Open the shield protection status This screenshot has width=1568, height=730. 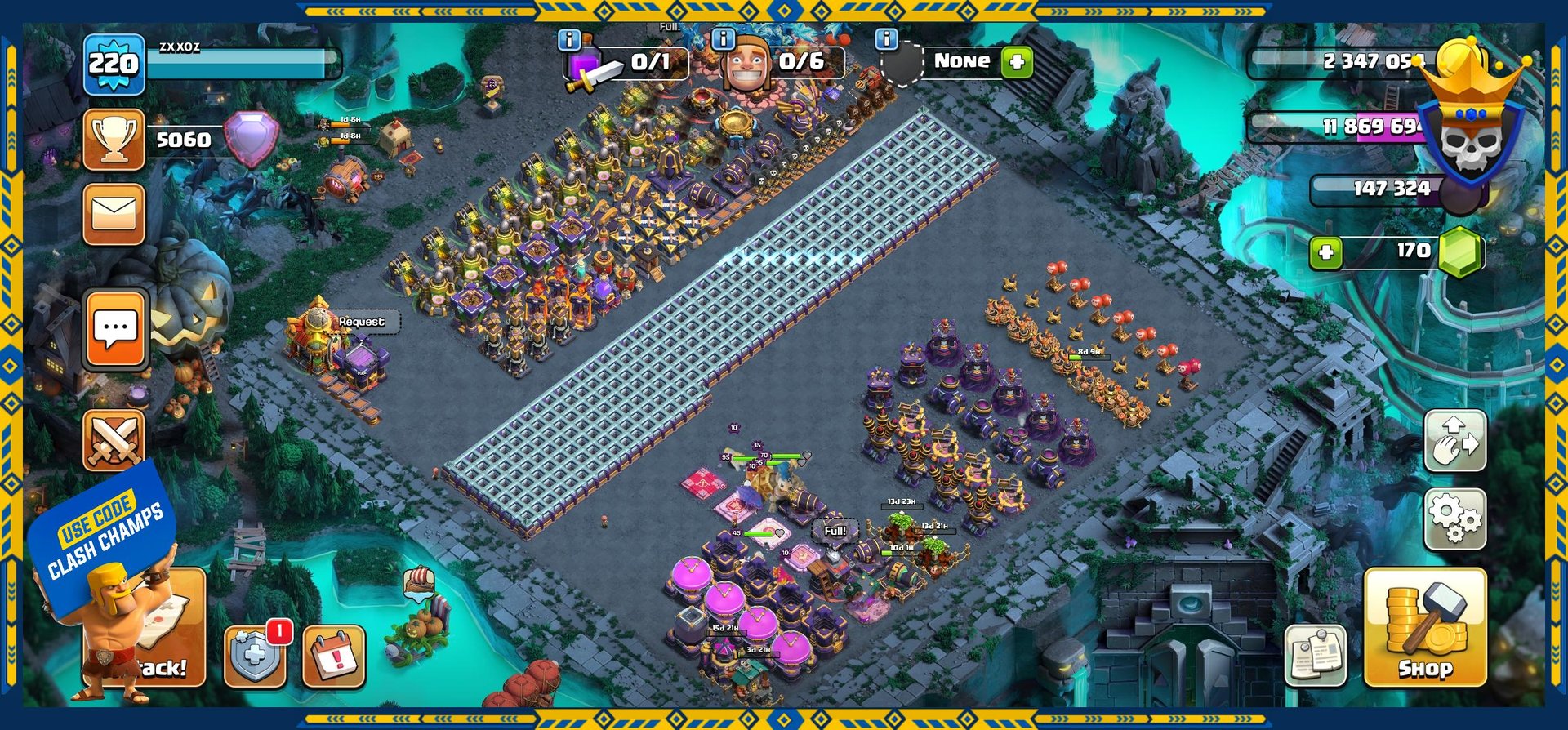pyautogui.click(x=254, y=656)
